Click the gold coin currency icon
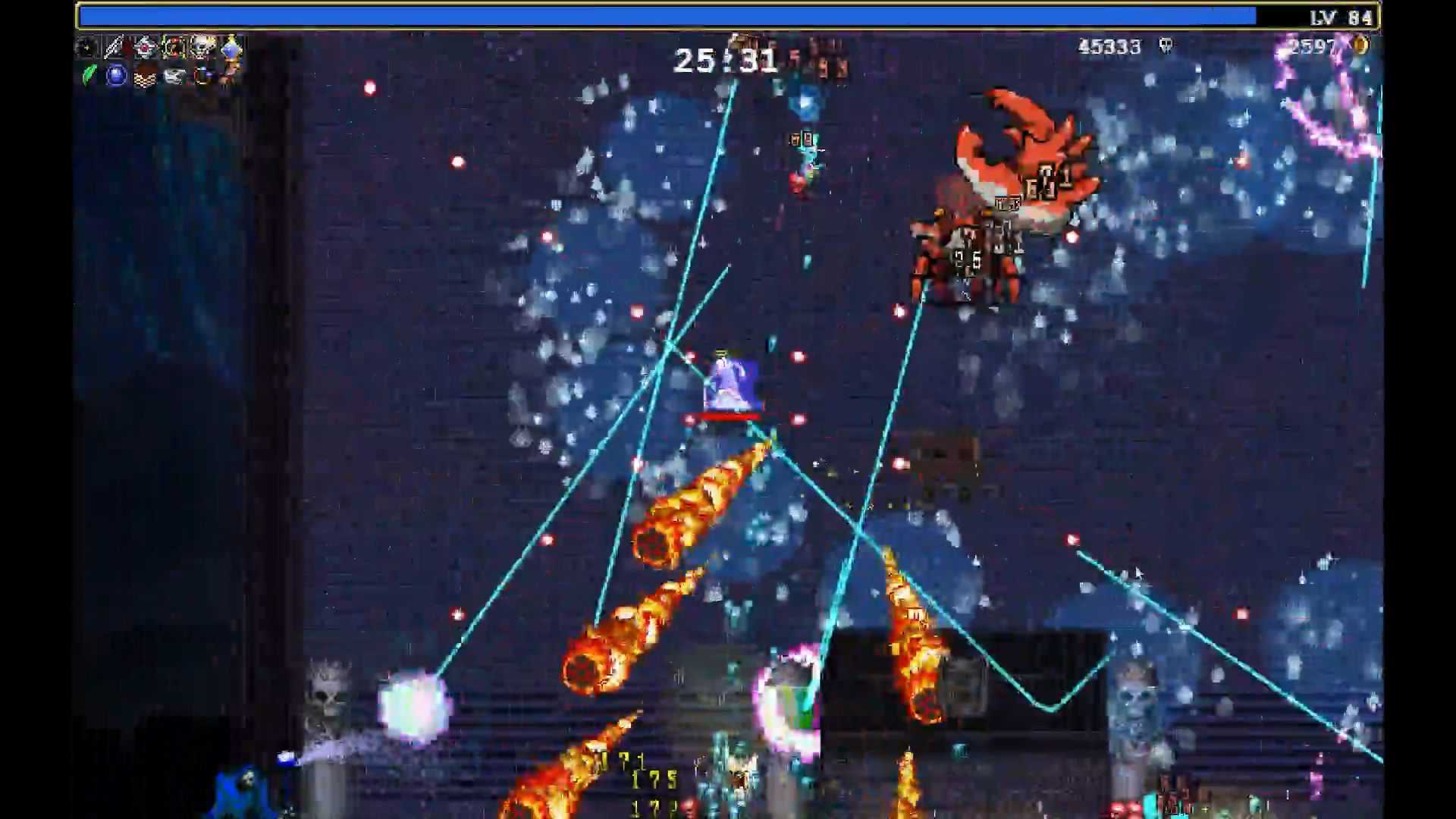 [x=1360, y=47]
